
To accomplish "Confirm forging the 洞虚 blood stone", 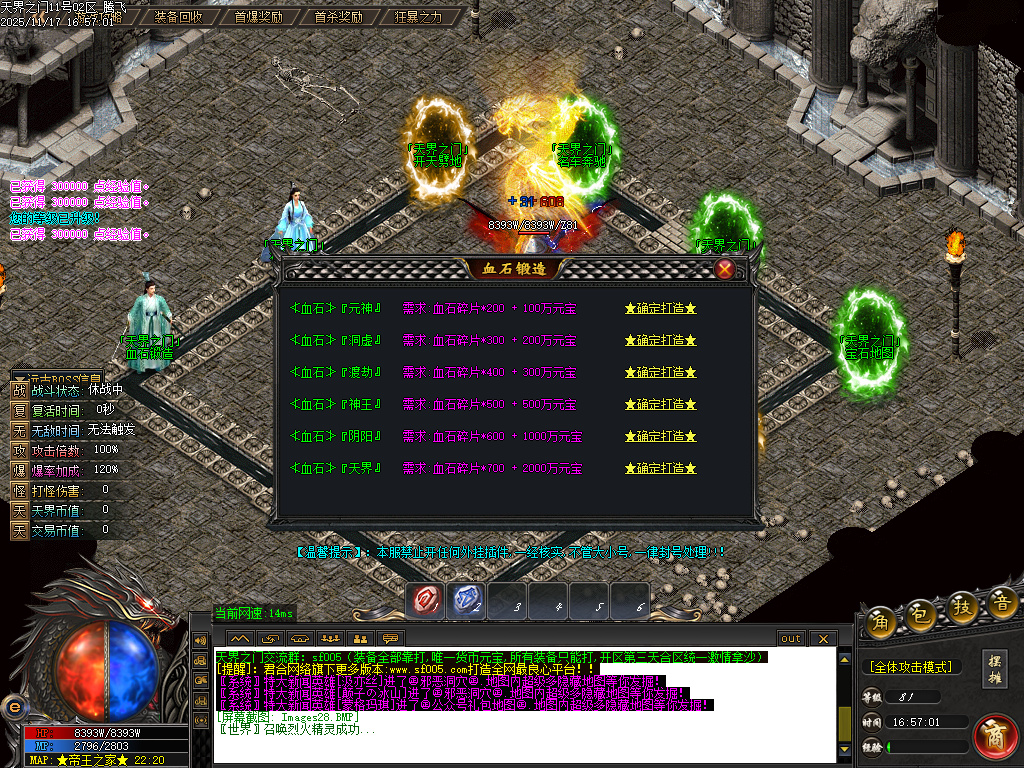I will tap(660, 340).
